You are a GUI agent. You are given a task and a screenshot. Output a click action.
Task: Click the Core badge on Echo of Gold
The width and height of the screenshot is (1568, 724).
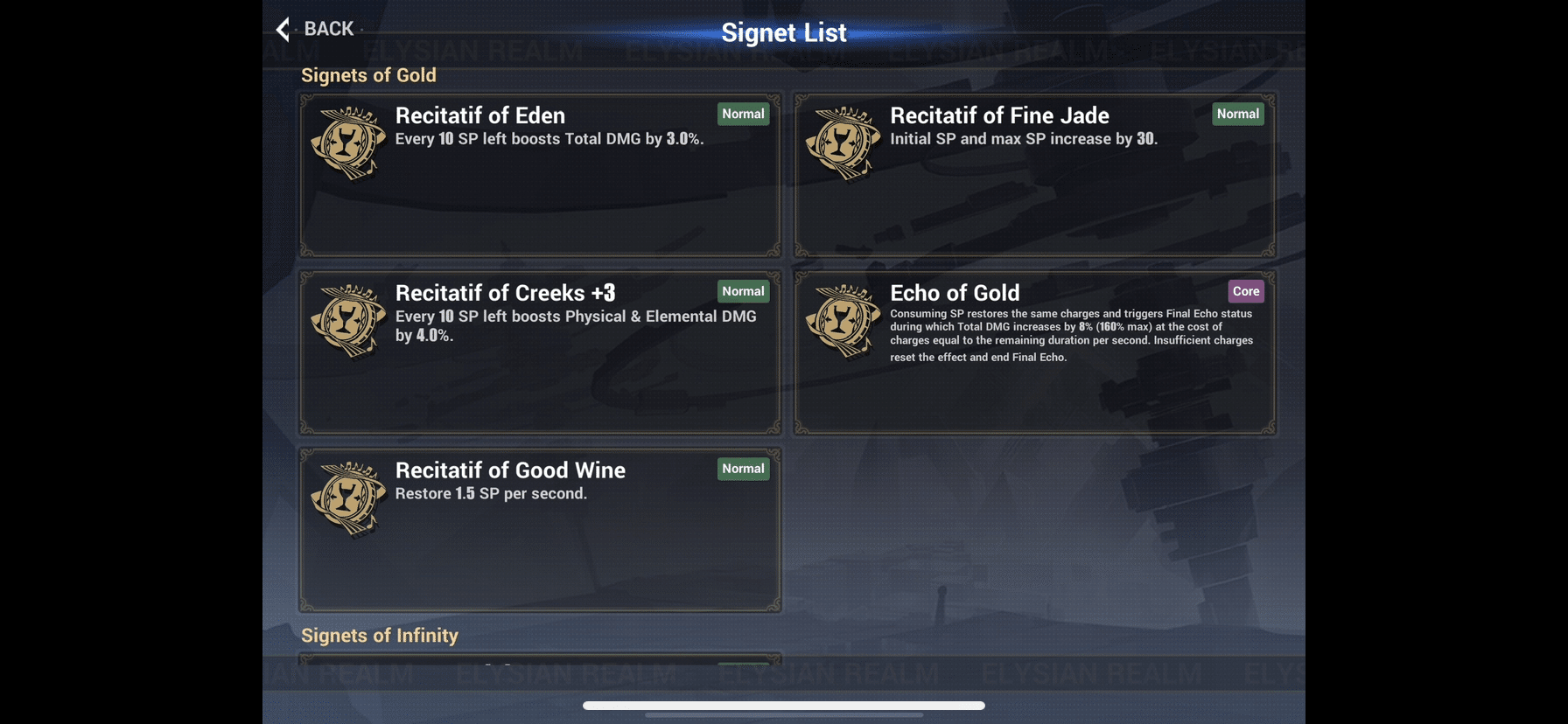coord(1245,291)
